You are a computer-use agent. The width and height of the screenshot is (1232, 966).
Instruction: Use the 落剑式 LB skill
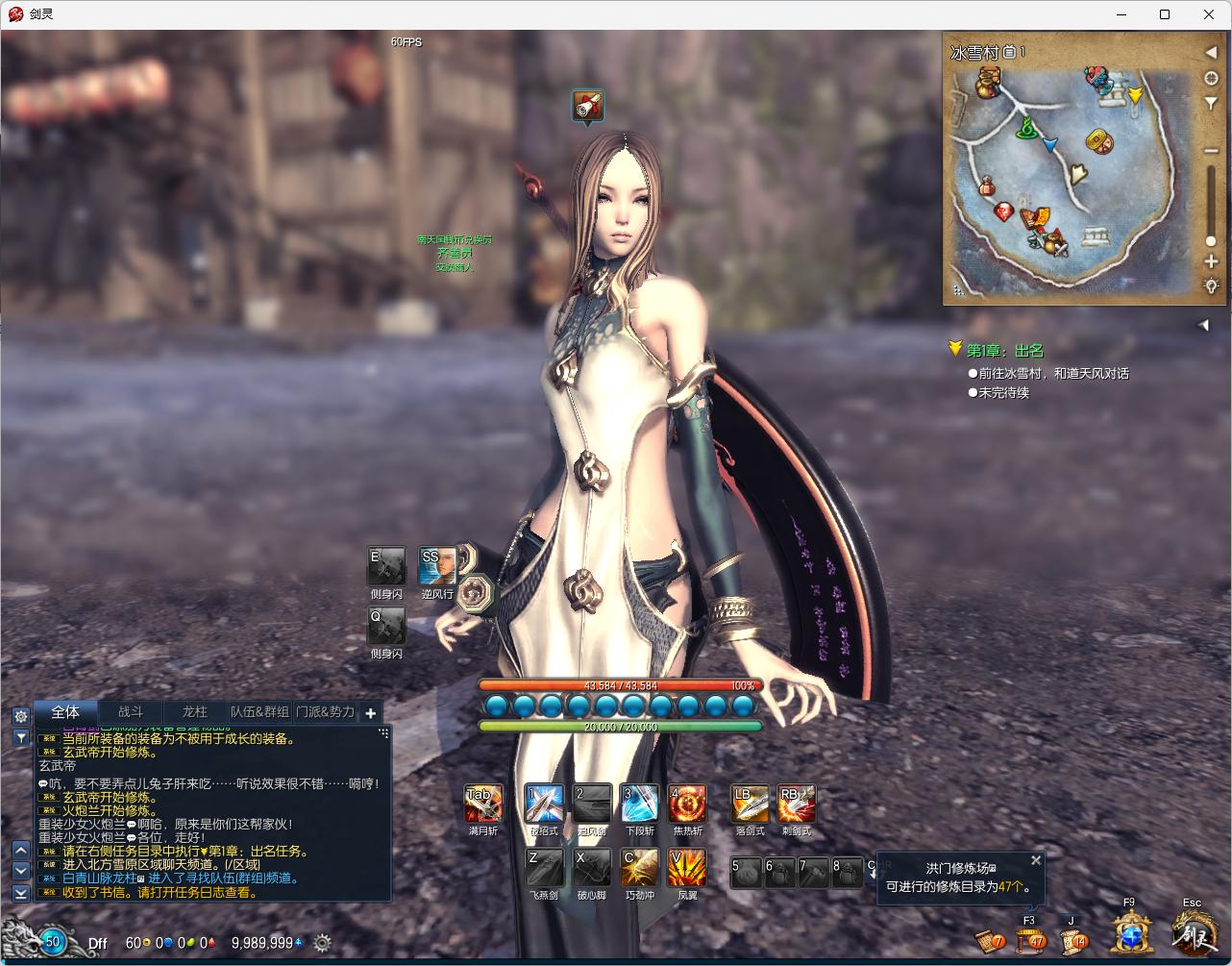pos(750,804)
